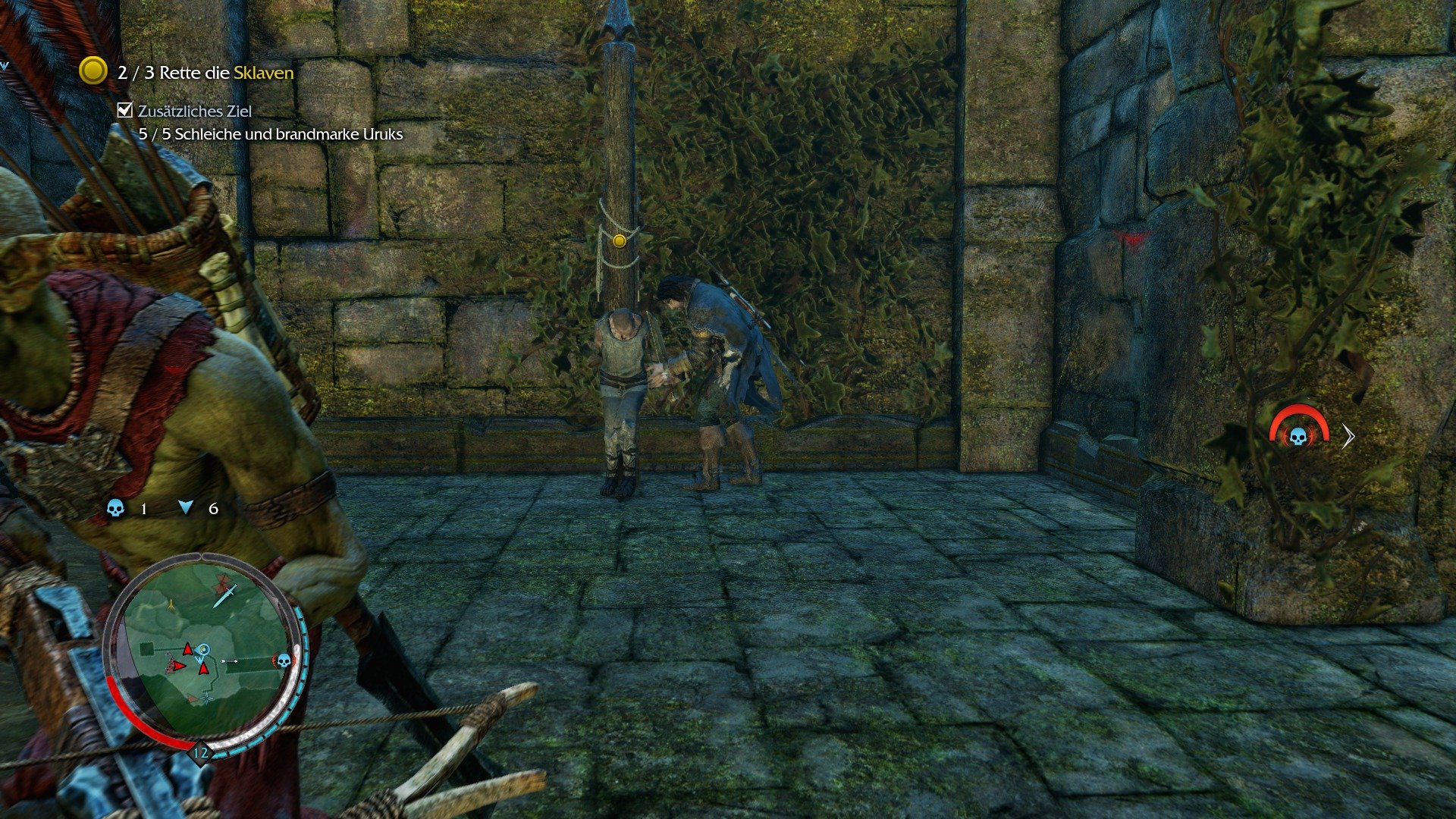Click the blue player marker on the minimap
The image size is (1456, 819).
pos(202,651)
